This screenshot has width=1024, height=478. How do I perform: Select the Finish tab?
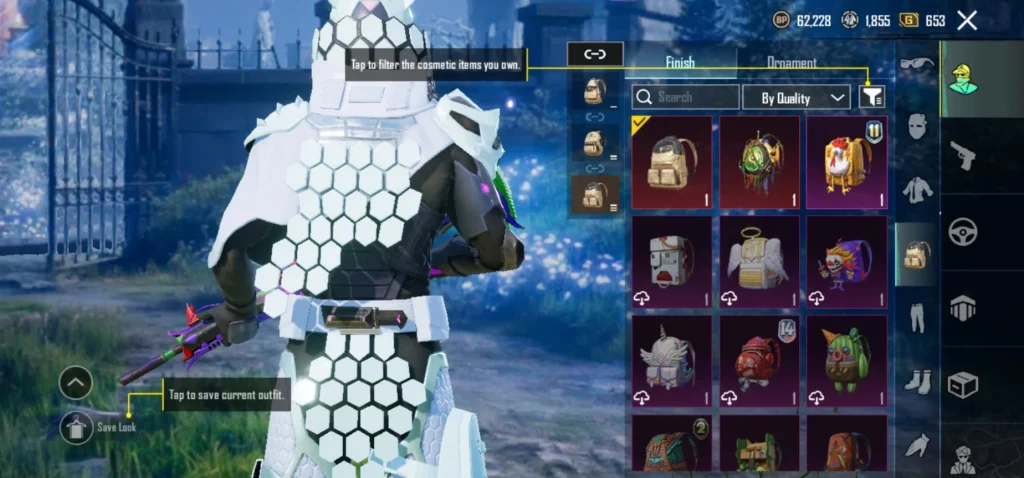[680, 63]
